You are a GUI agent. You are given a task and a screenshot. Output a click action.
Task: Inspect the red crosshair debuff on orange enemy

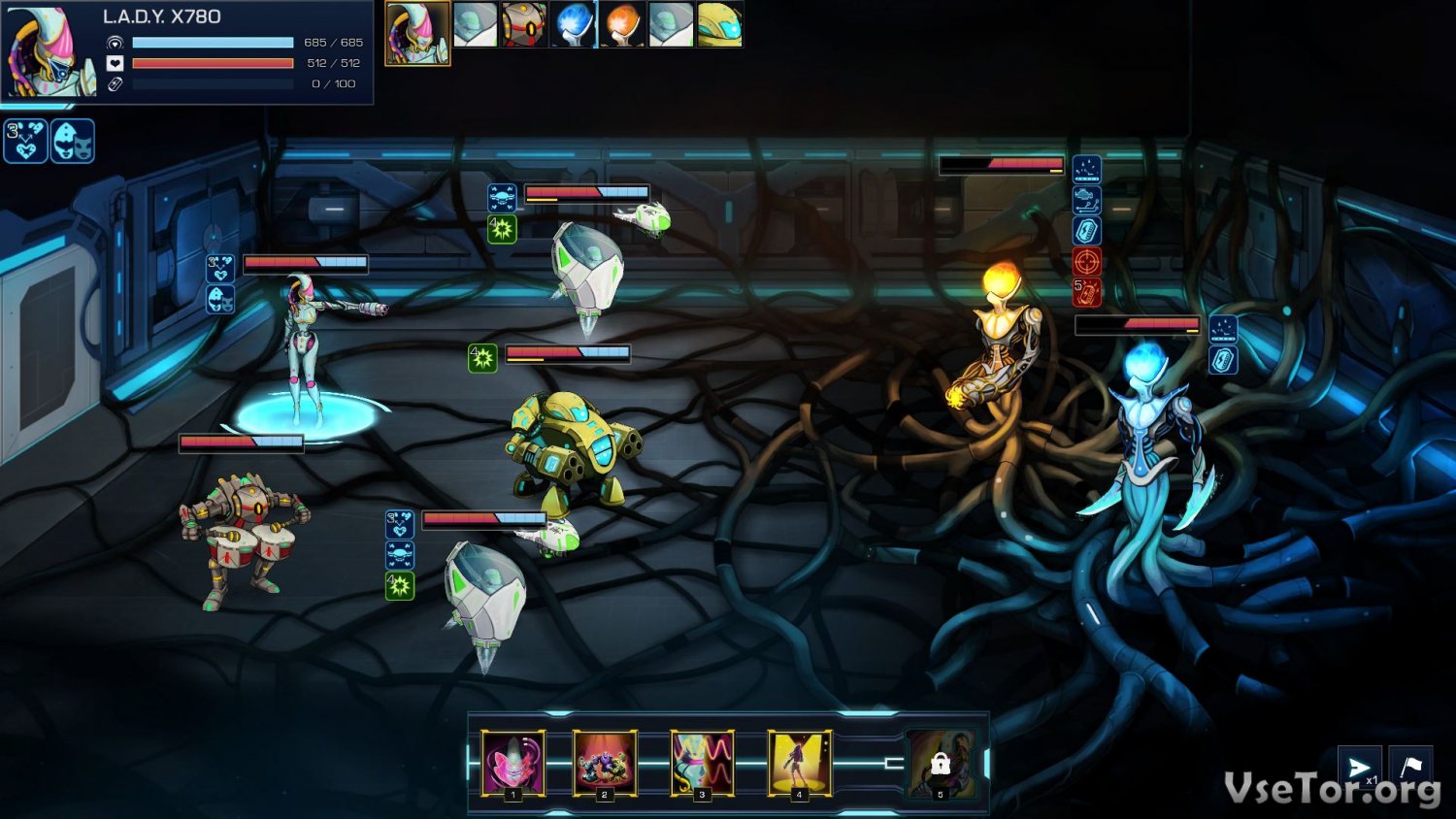1086,261
